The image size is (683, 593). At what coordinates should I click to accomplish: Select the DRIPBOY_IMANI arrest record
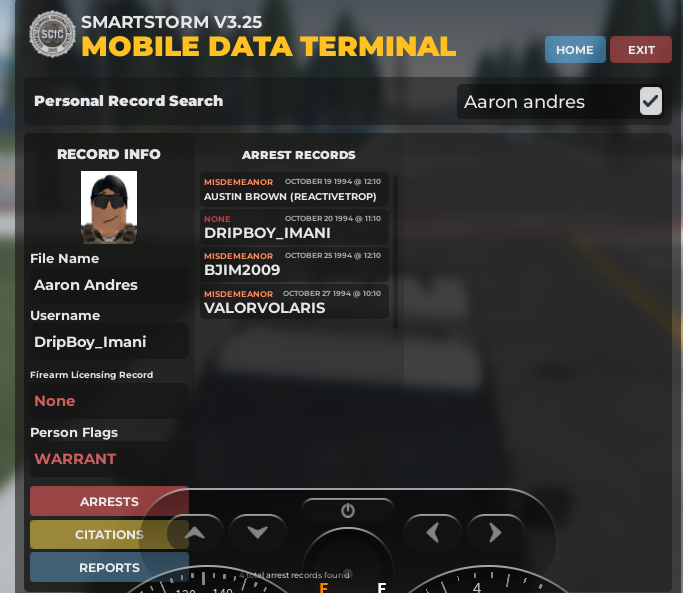click(x=294, y=227)
